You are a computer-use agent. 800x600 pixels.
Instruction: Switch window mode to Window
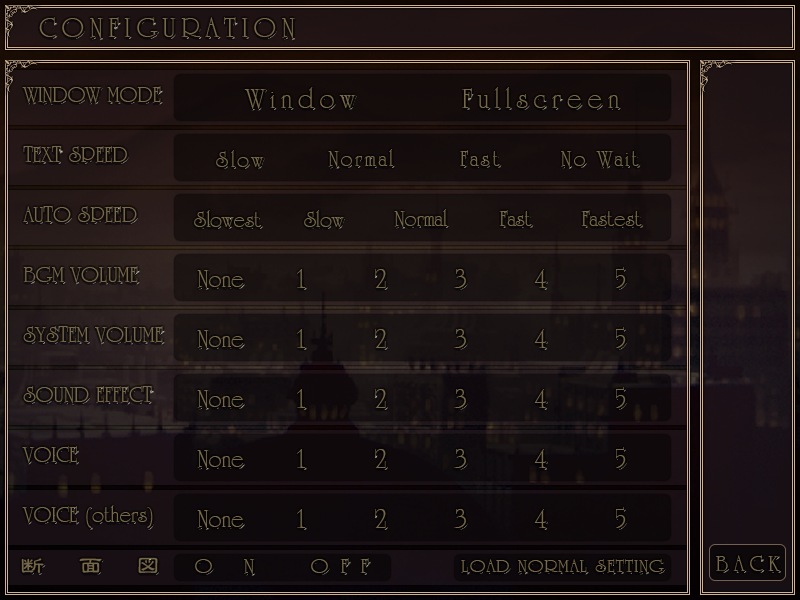[301, 100]
